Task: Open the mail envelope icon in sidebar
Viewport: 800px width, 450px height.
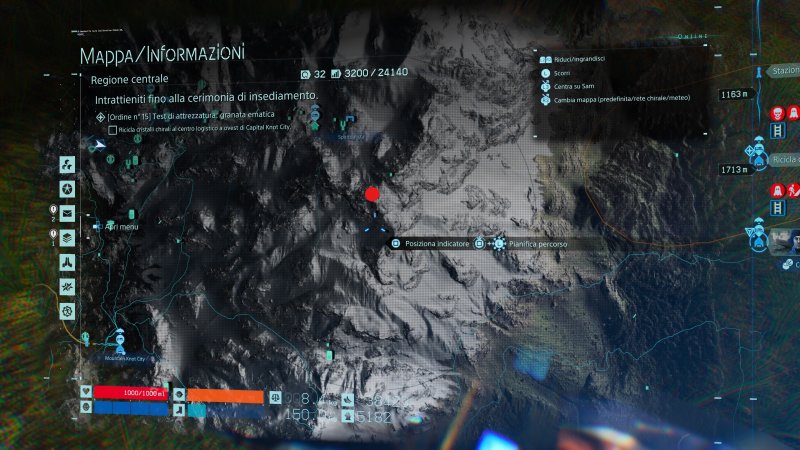Action: pos(66,213)
